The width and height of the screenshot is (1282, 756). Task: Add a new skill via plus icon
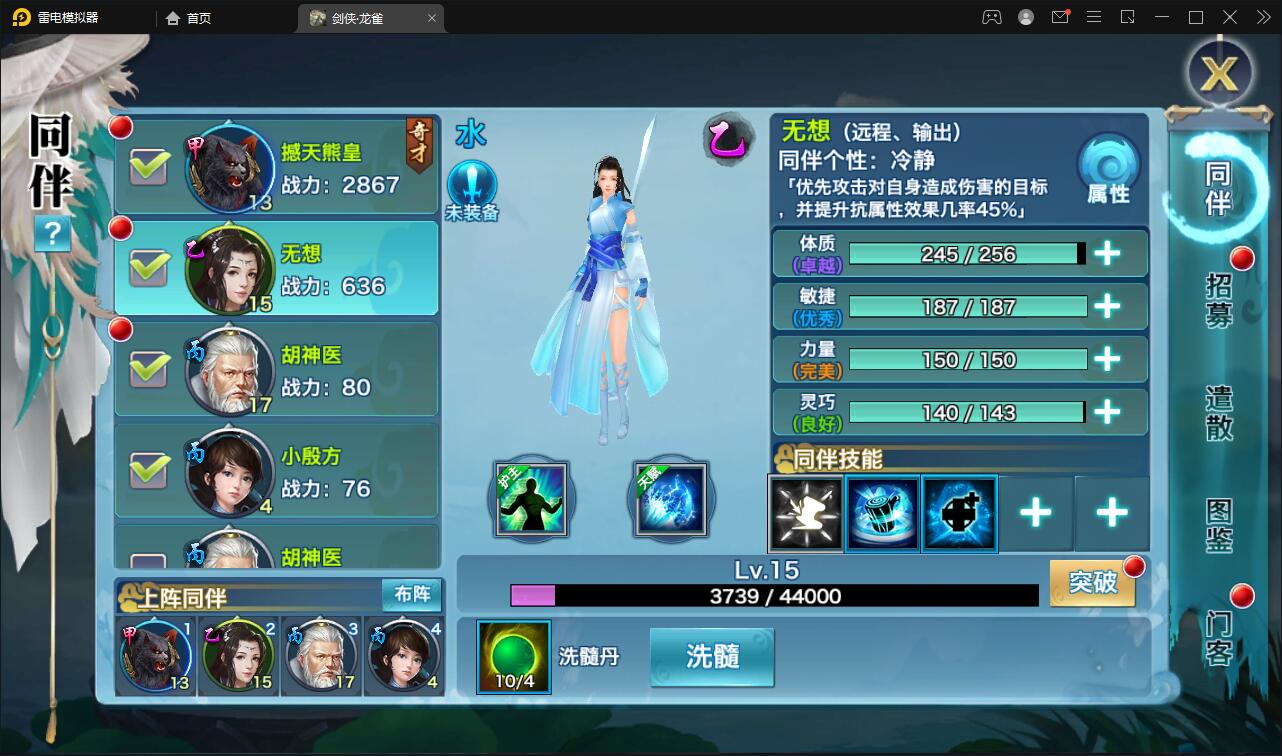coord(1037,514)
